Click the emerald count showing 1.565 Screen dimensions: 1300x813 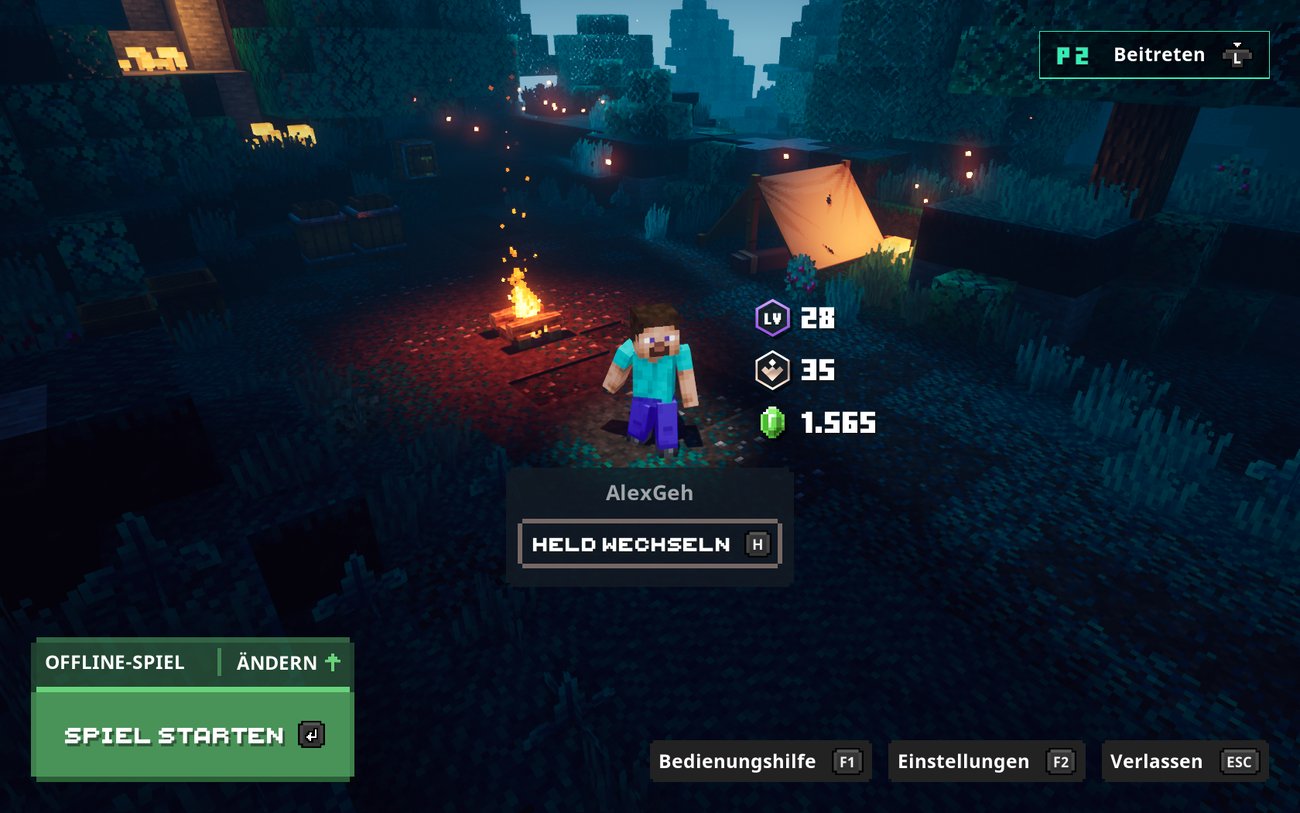coord(838,423)
